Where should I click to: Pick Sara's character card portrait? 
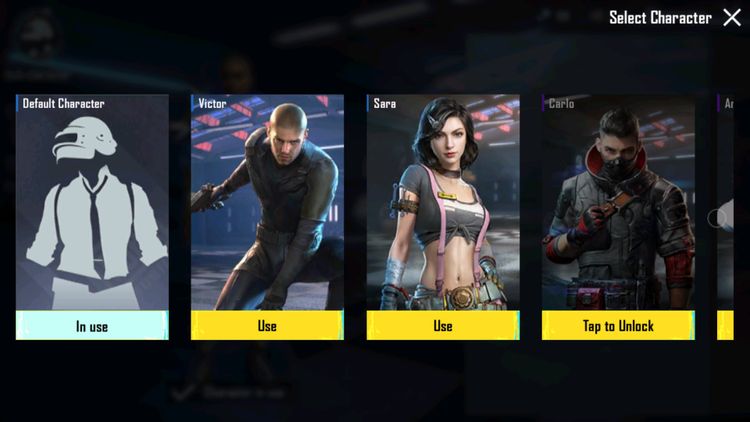443,205
